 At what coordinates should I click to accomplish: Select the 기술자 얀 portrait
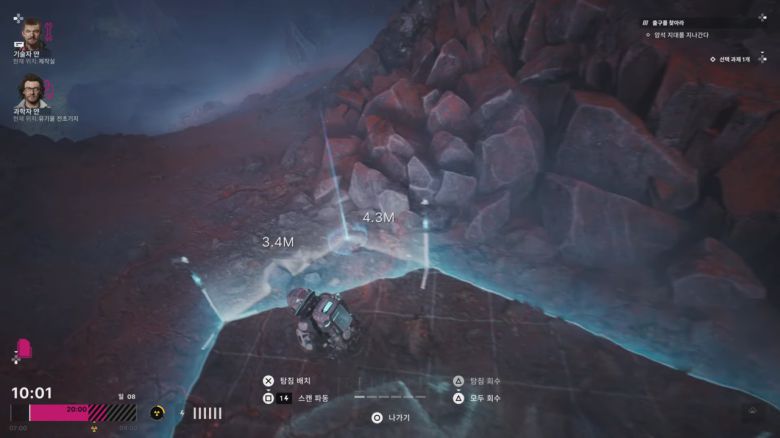coord(31,37)
